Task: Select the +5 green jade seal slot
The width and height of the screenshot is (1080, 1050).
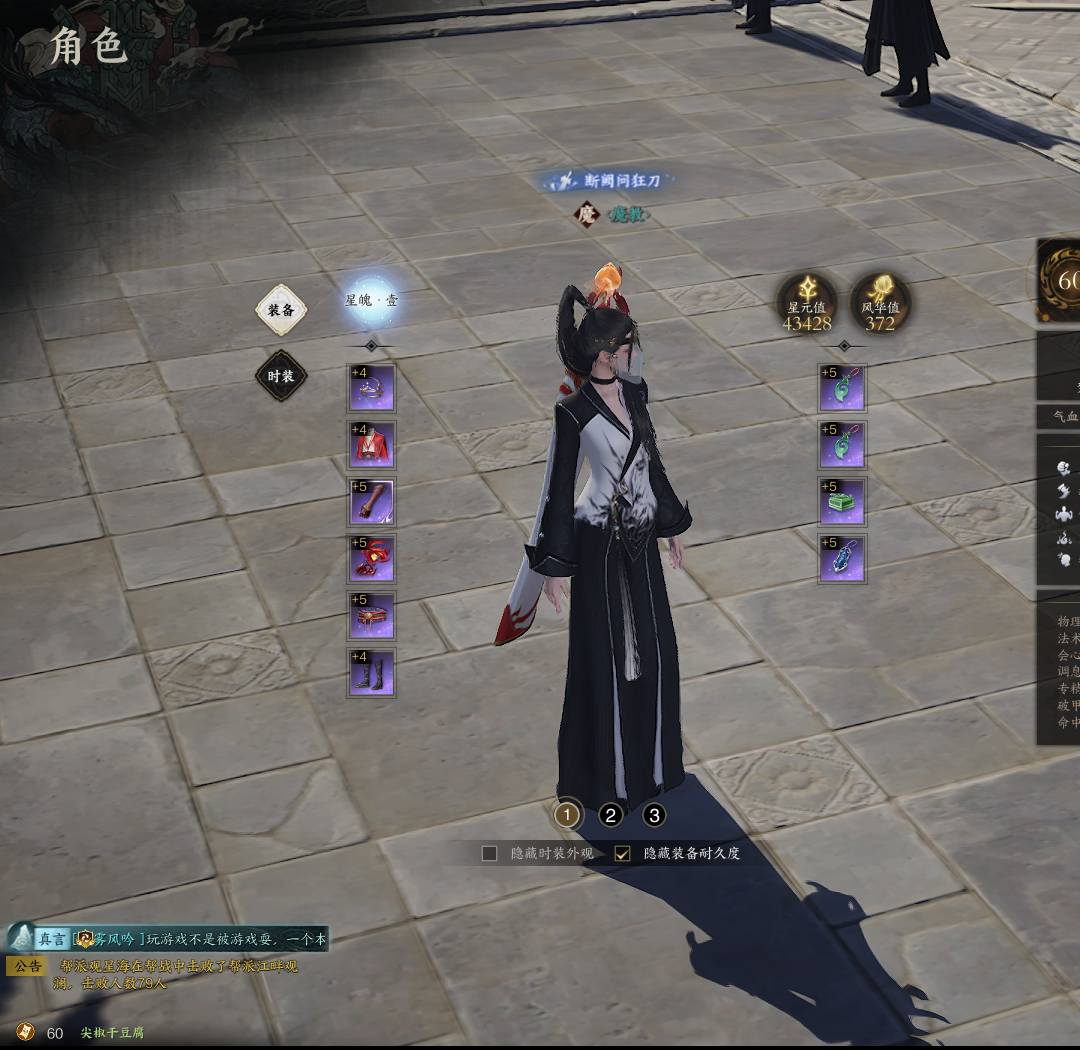Action: (x=842, y=502)
